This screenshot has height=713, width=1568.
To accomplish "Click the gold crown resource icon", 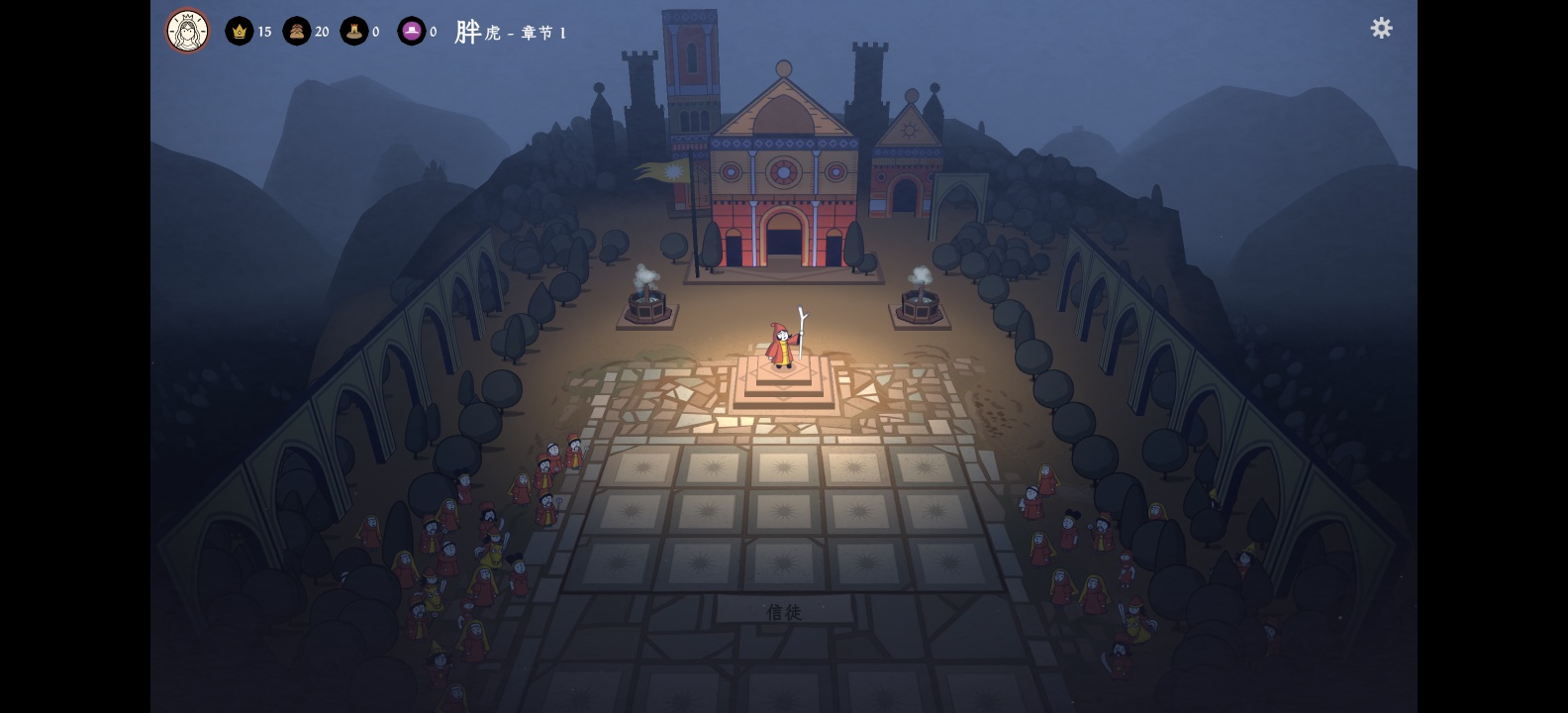I will coord(239,32).
